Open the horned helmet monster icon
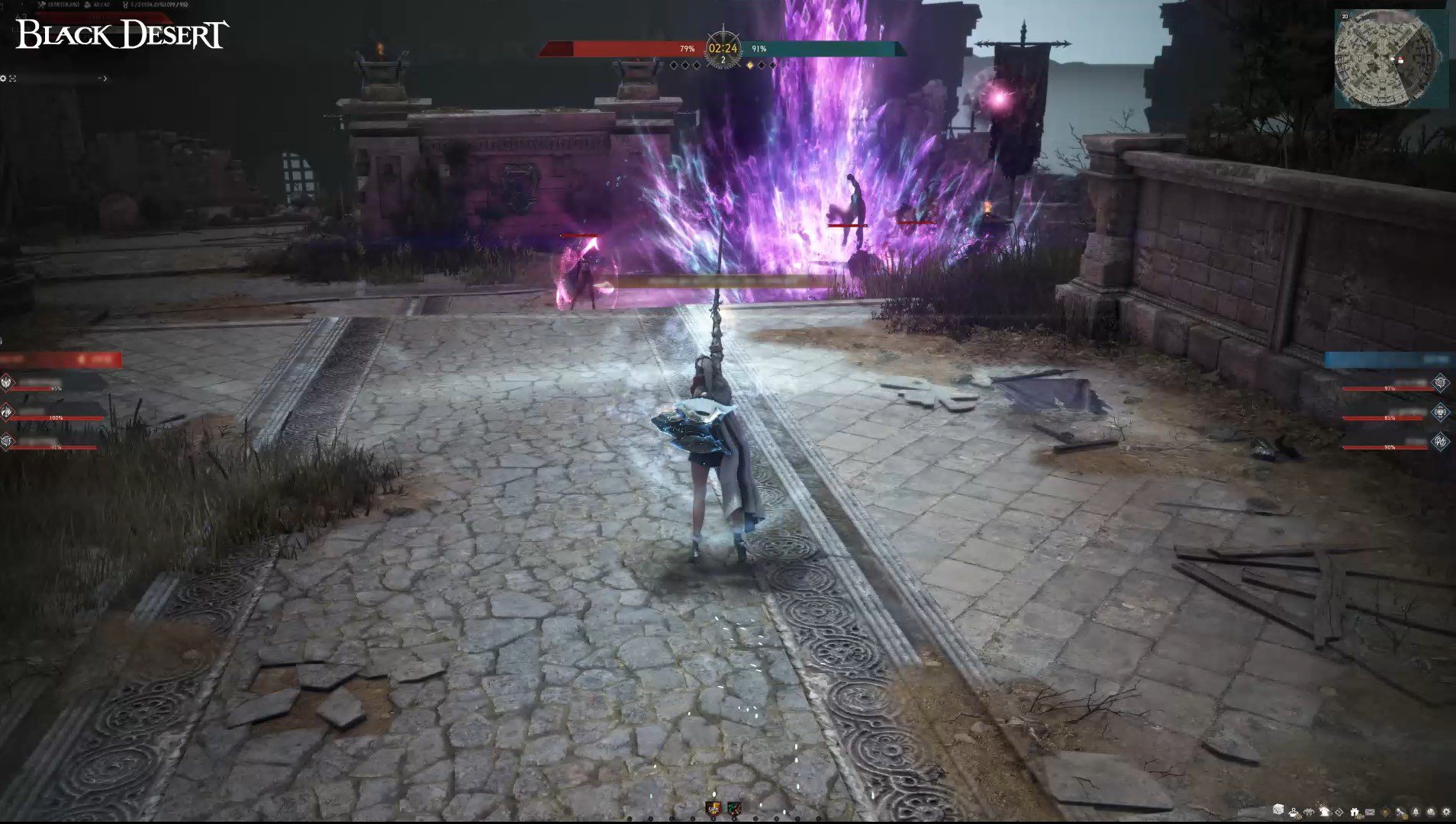1456x824 pixels. [1309, 813]
